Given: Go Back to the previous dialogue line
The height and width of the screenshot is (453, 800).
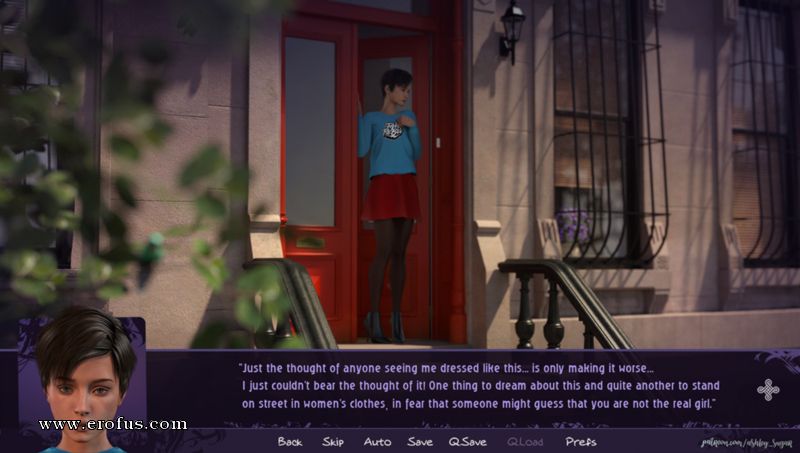Looking at the screenshot, I should click(x=290, y=442).
